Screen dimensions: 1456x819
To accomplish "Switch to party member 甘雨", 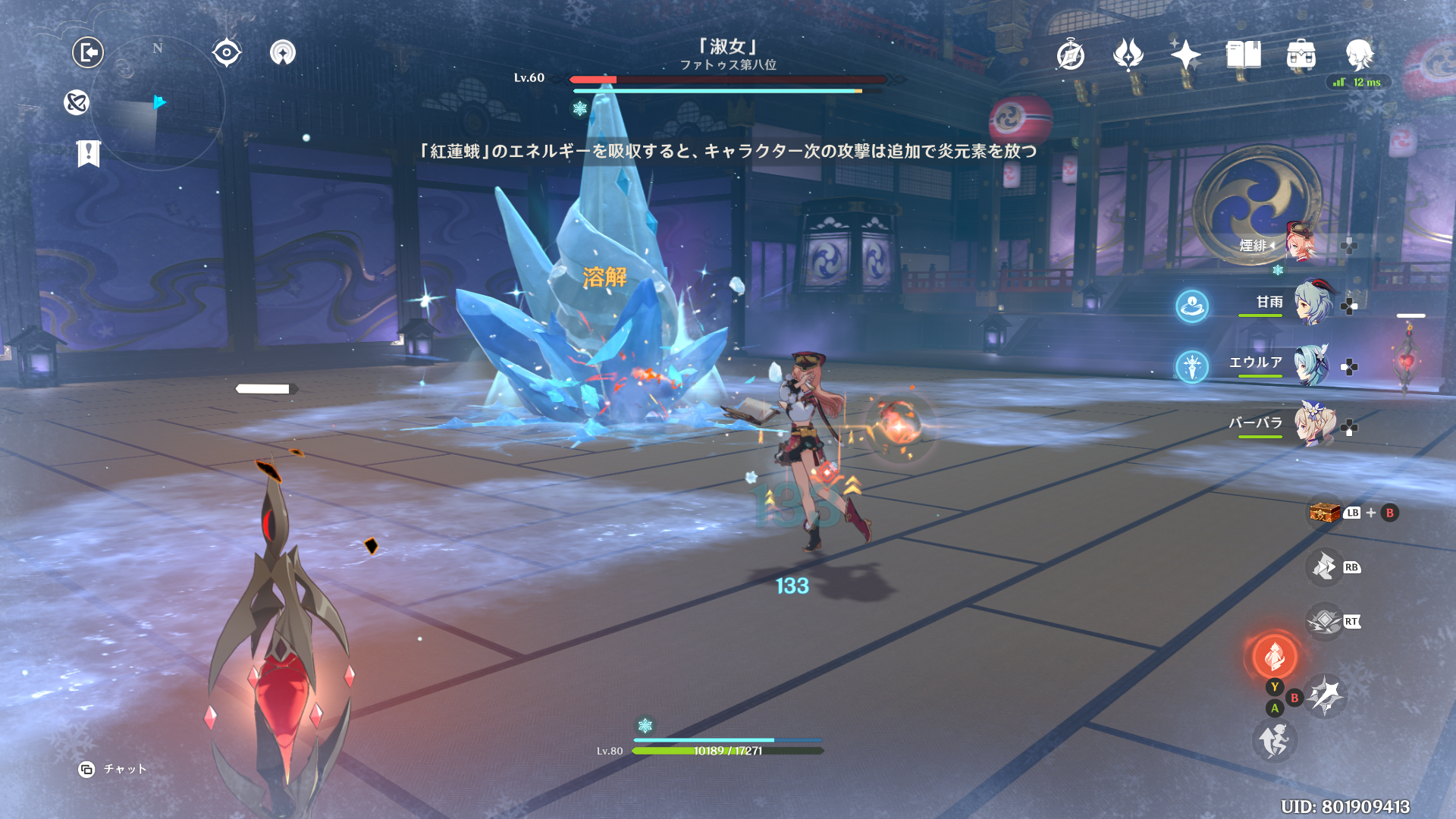I will click(1312, 303).
